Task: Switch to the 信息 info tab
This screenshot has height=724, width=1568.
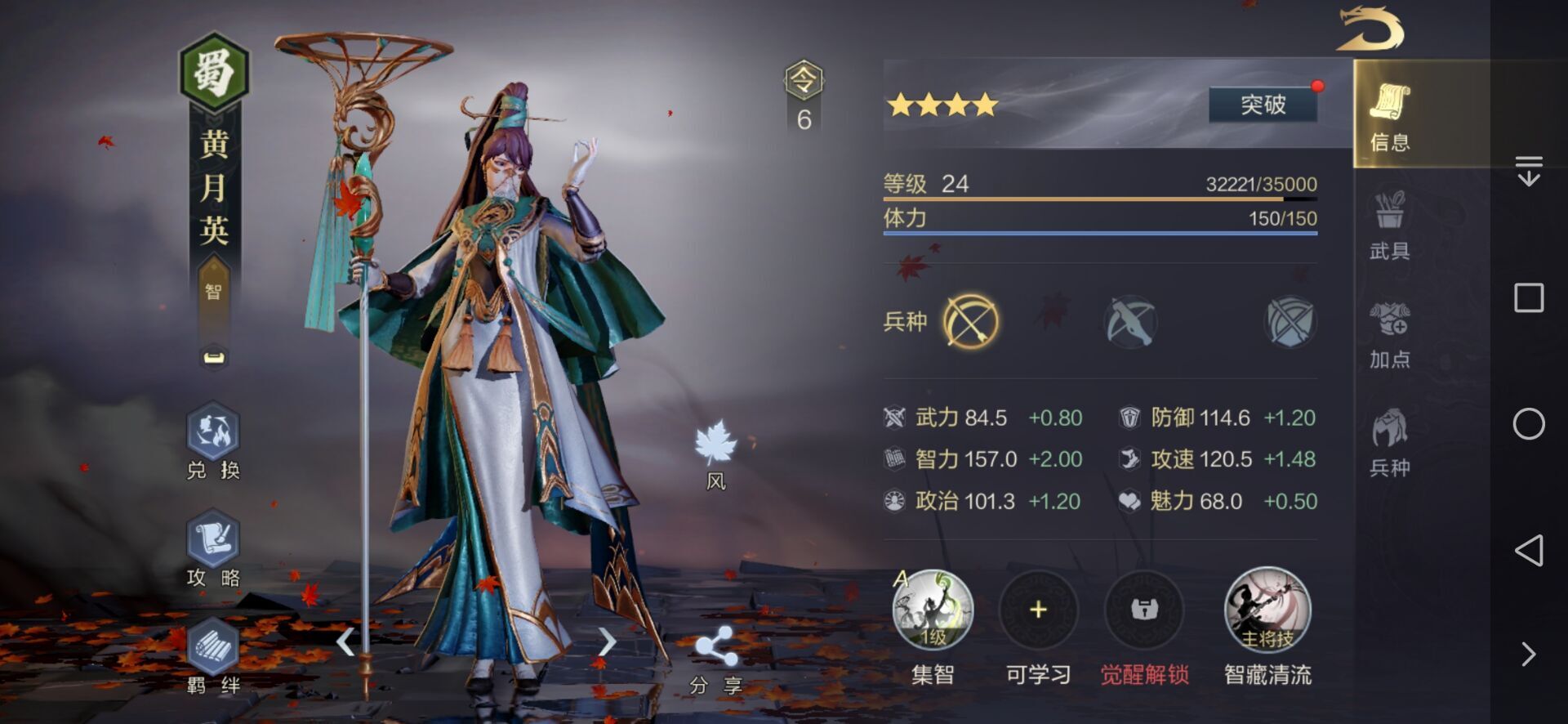Action: click(x=1389, y=116)
